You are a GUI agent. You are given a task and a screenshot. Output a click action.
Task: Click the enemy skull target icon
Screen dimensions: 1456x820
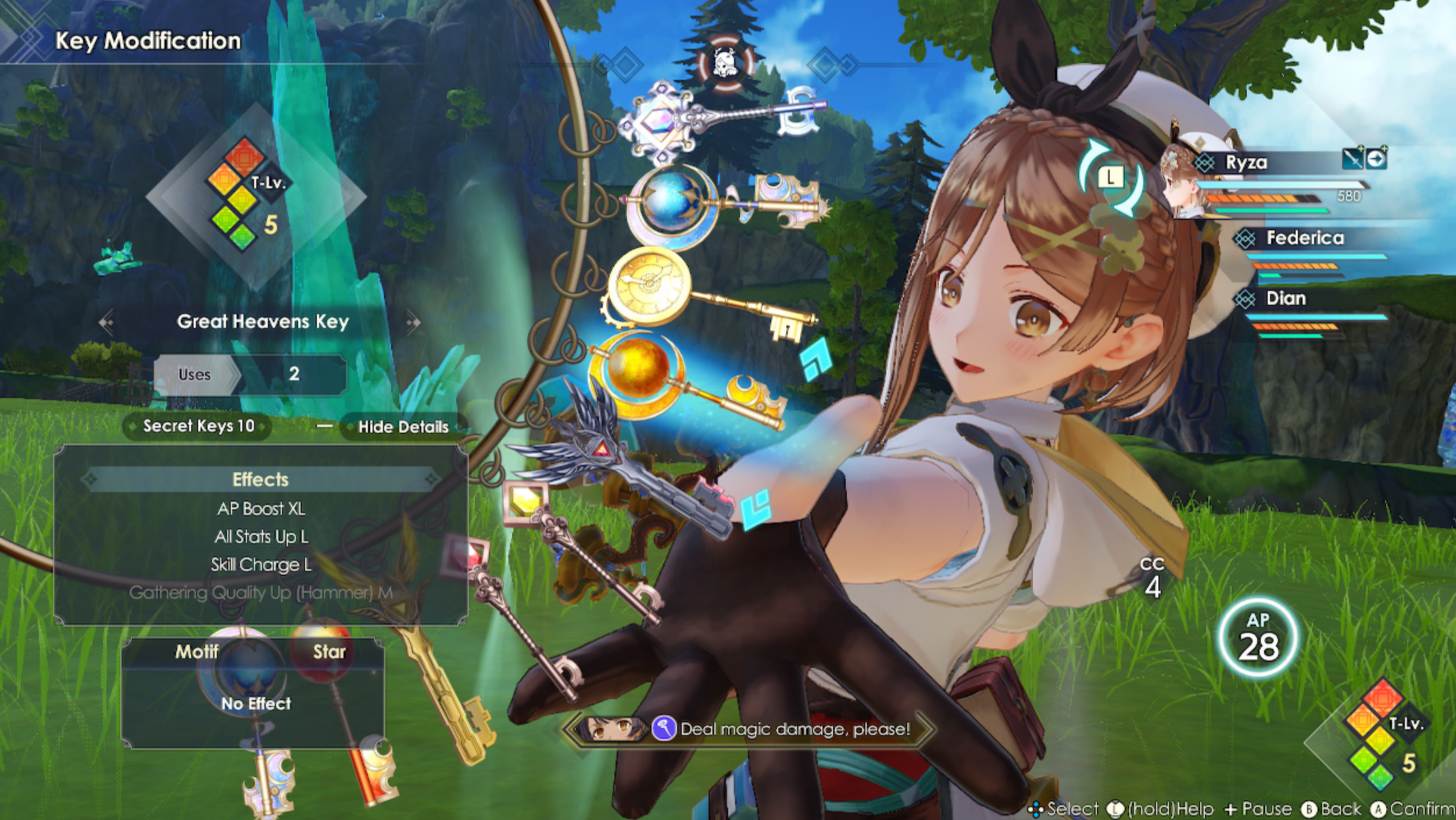pos(725,63)
